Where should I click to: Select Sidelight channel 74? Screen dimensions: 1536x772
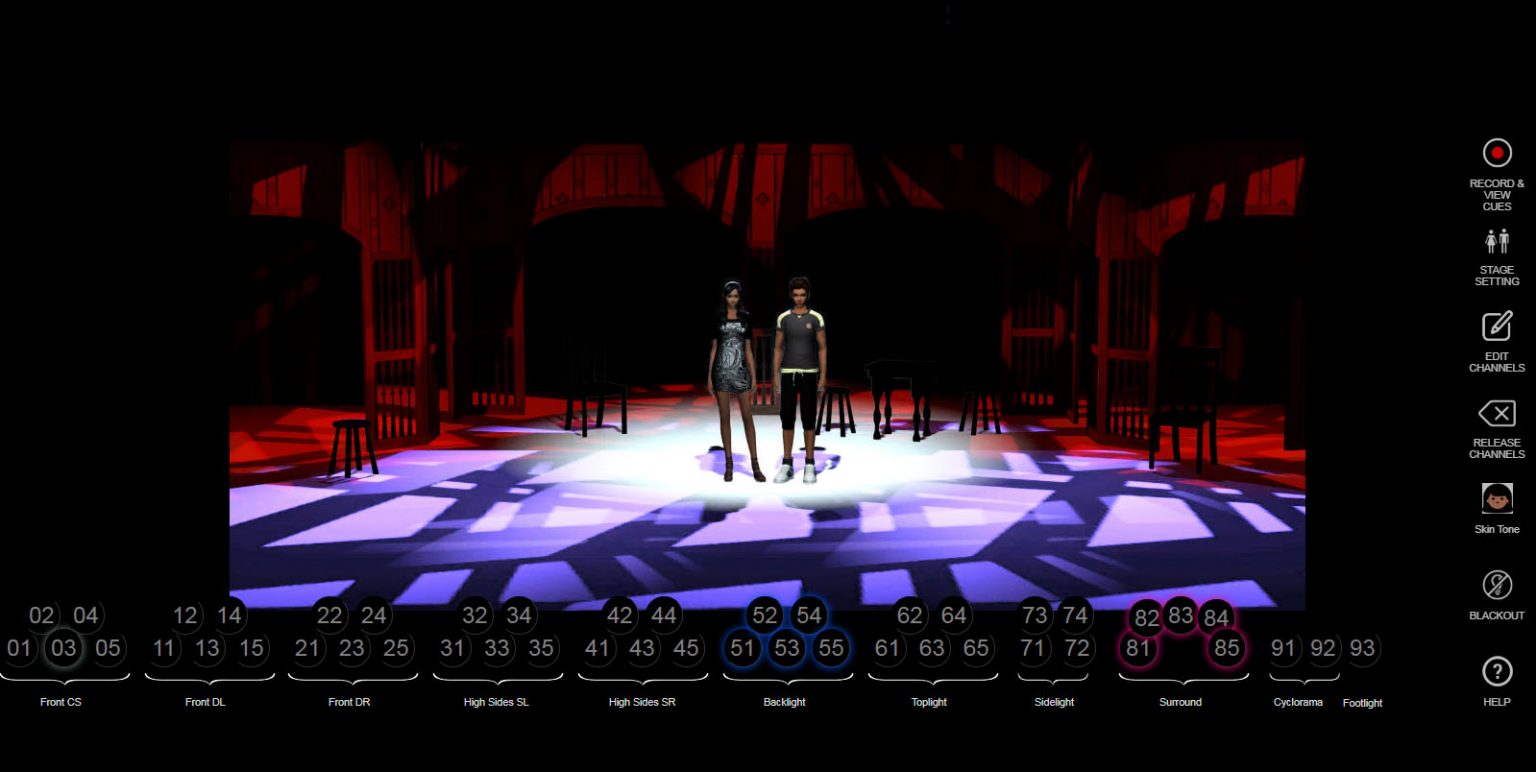pyautogui.click(x=1075, y=617)
